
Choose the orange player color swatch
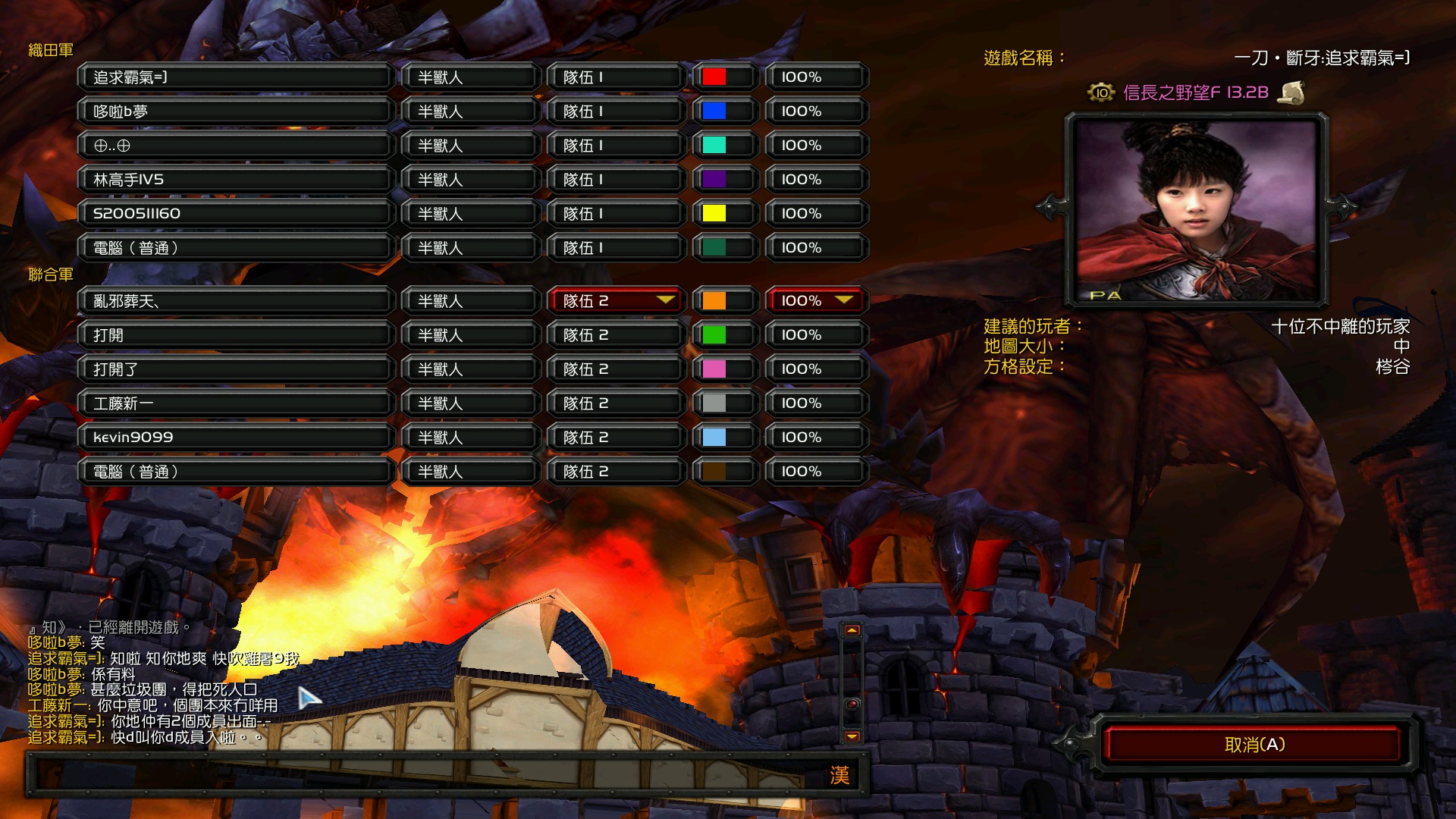(x=714, y=301)
